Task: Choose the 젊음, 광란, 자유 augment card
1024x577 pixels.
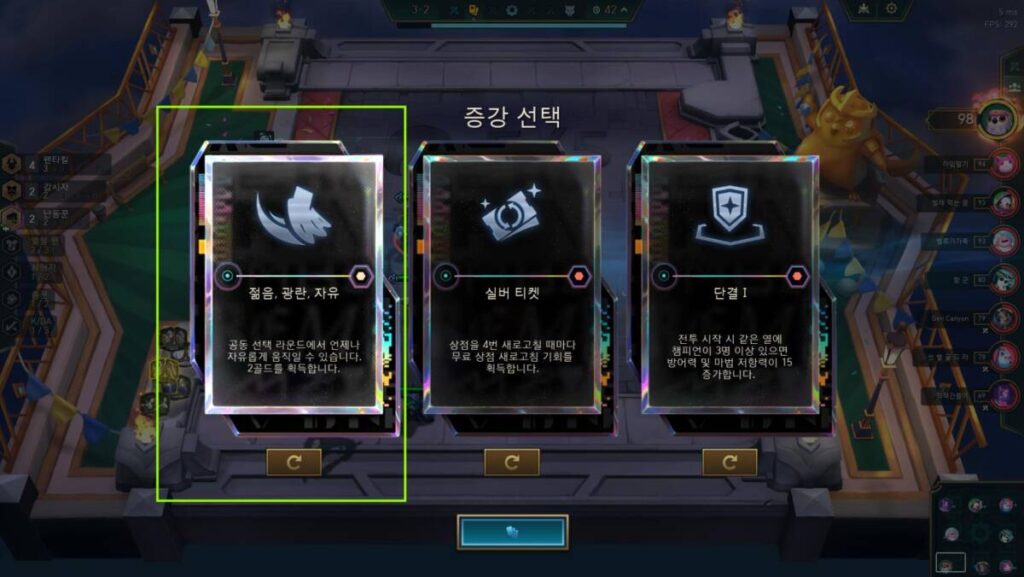Action: 293,285
